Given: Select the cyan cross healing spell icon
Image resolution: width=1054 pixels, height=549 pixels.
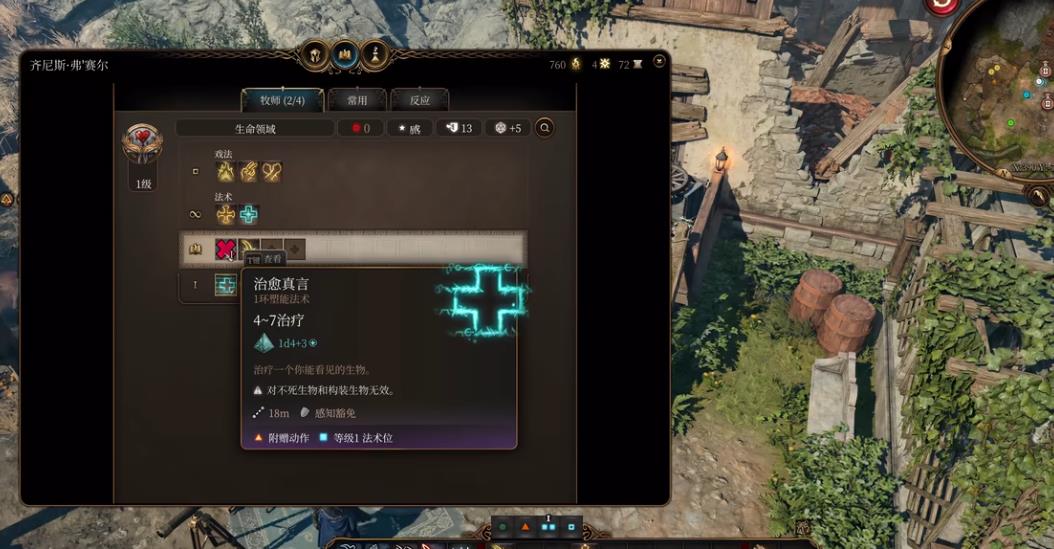Looking at the screenshot, I should (x=249, y=214).
